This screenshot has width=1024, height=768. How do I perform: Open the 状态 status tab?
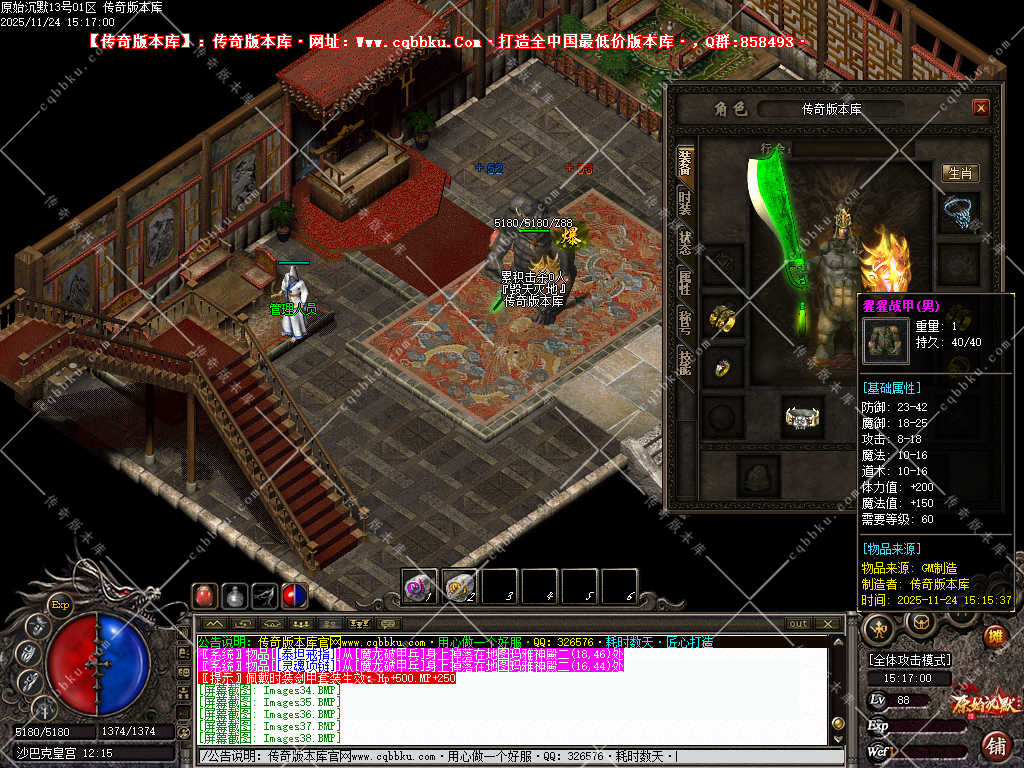pos(685,241)
